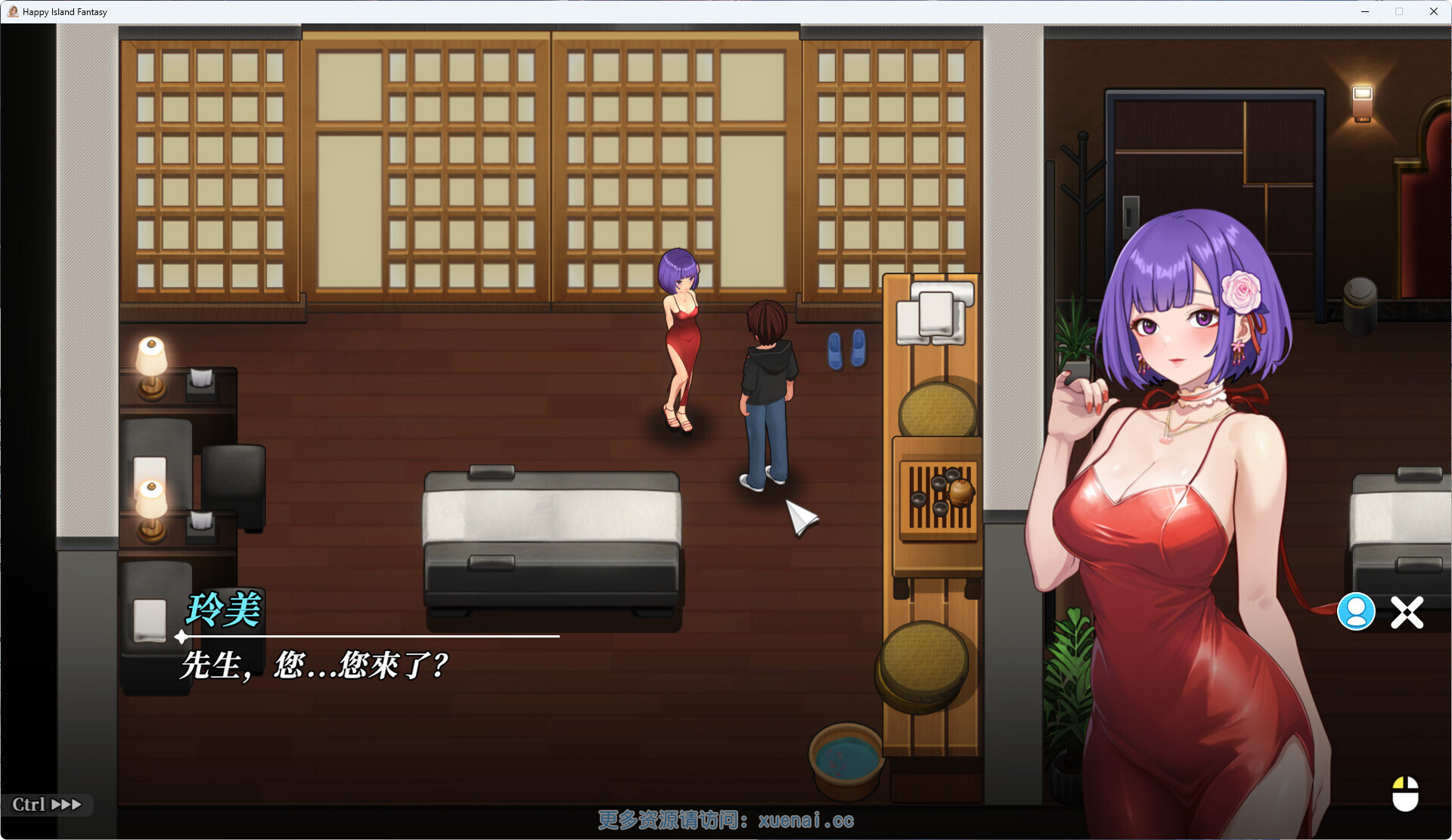The width and height of the screenshot is (1452, 840).
Task: Toggle the blue character portrait icon
Action: point(1356,612)
